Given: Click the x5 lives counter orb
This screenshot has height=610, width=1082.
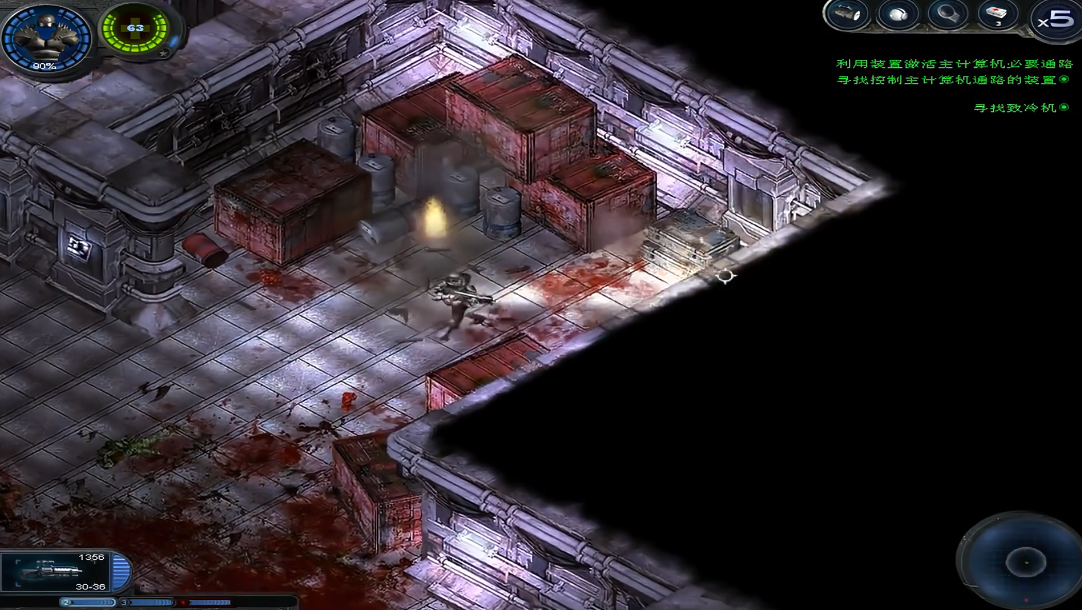Looking at the screenshot, I should tap(1056, 18).
